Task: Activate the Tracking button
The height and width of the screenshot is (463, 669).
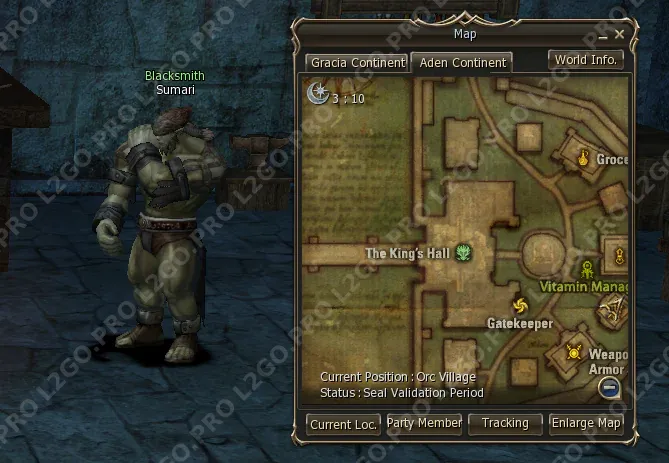Action: (x=505, y=423)
